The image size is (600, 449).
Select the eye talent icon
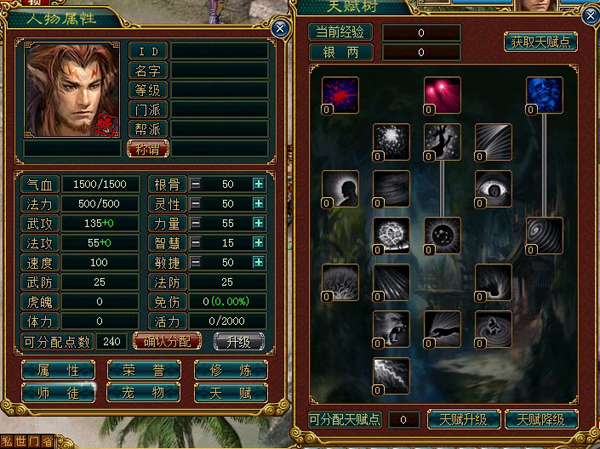[x=492, y=187]
